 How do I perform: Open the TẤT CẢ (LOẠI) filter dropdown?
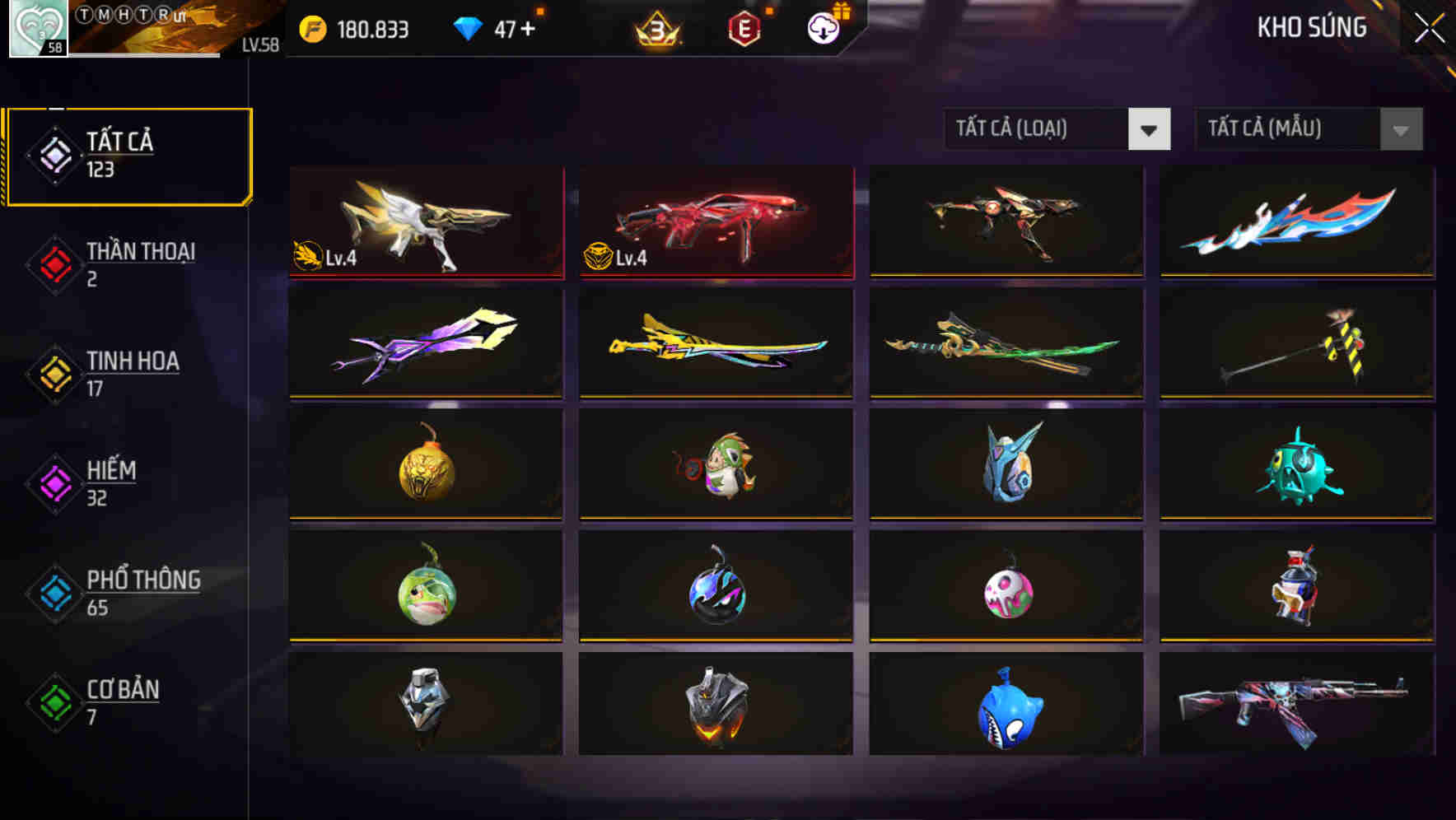[1057, 129]
